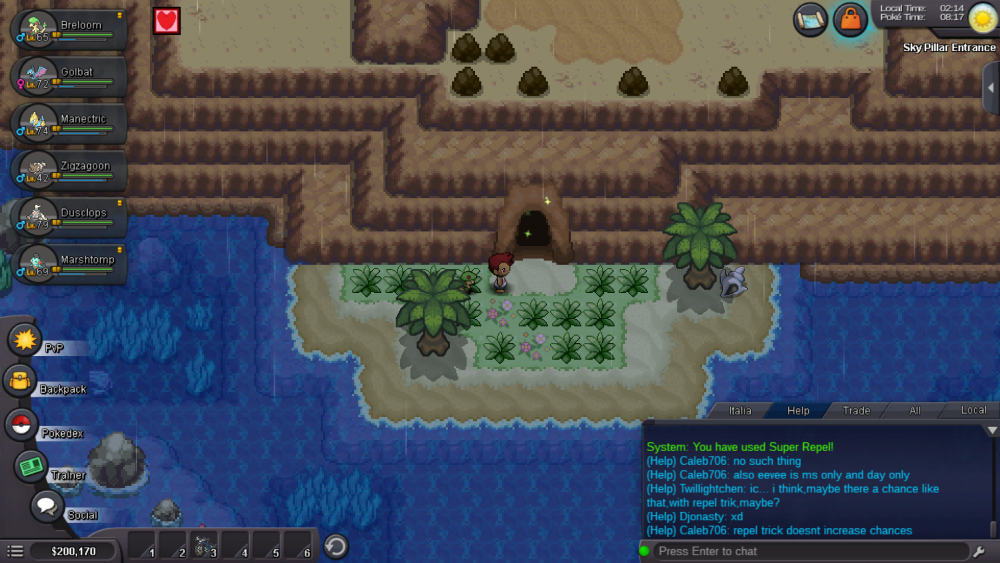
Task: Open the Pokedex
Action: 21,425
